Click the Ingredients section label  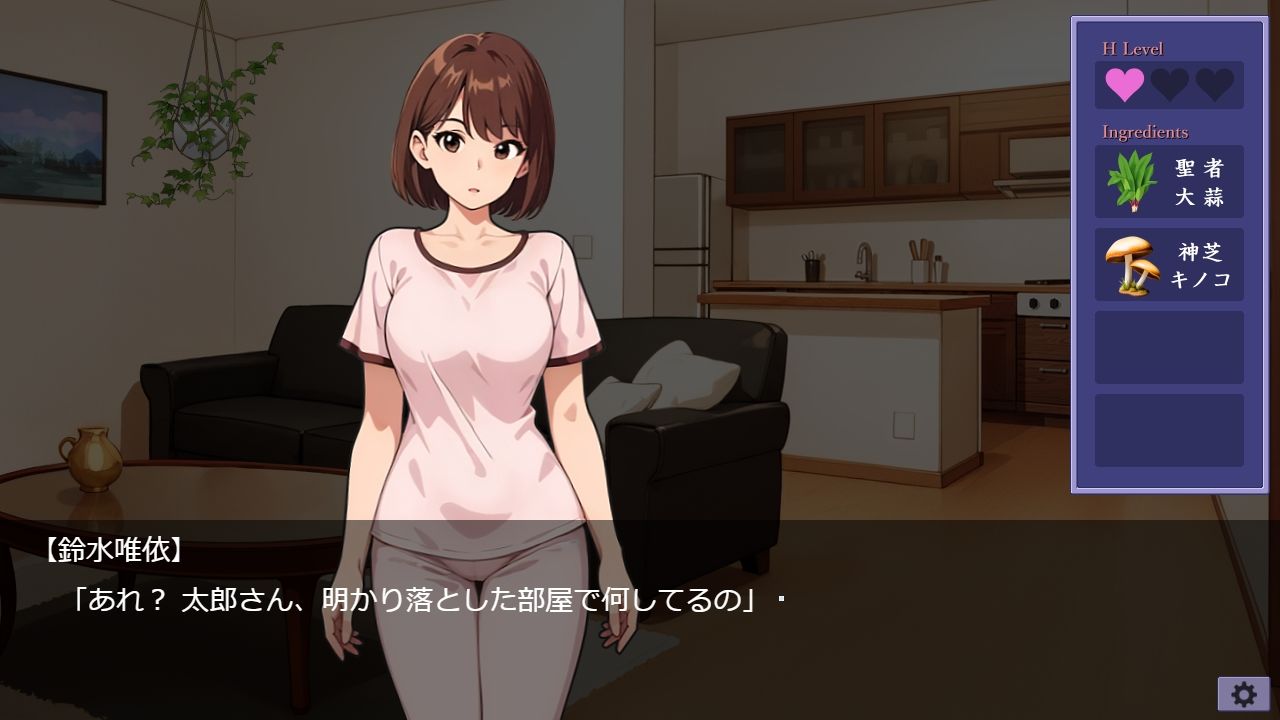point(1144,131)
